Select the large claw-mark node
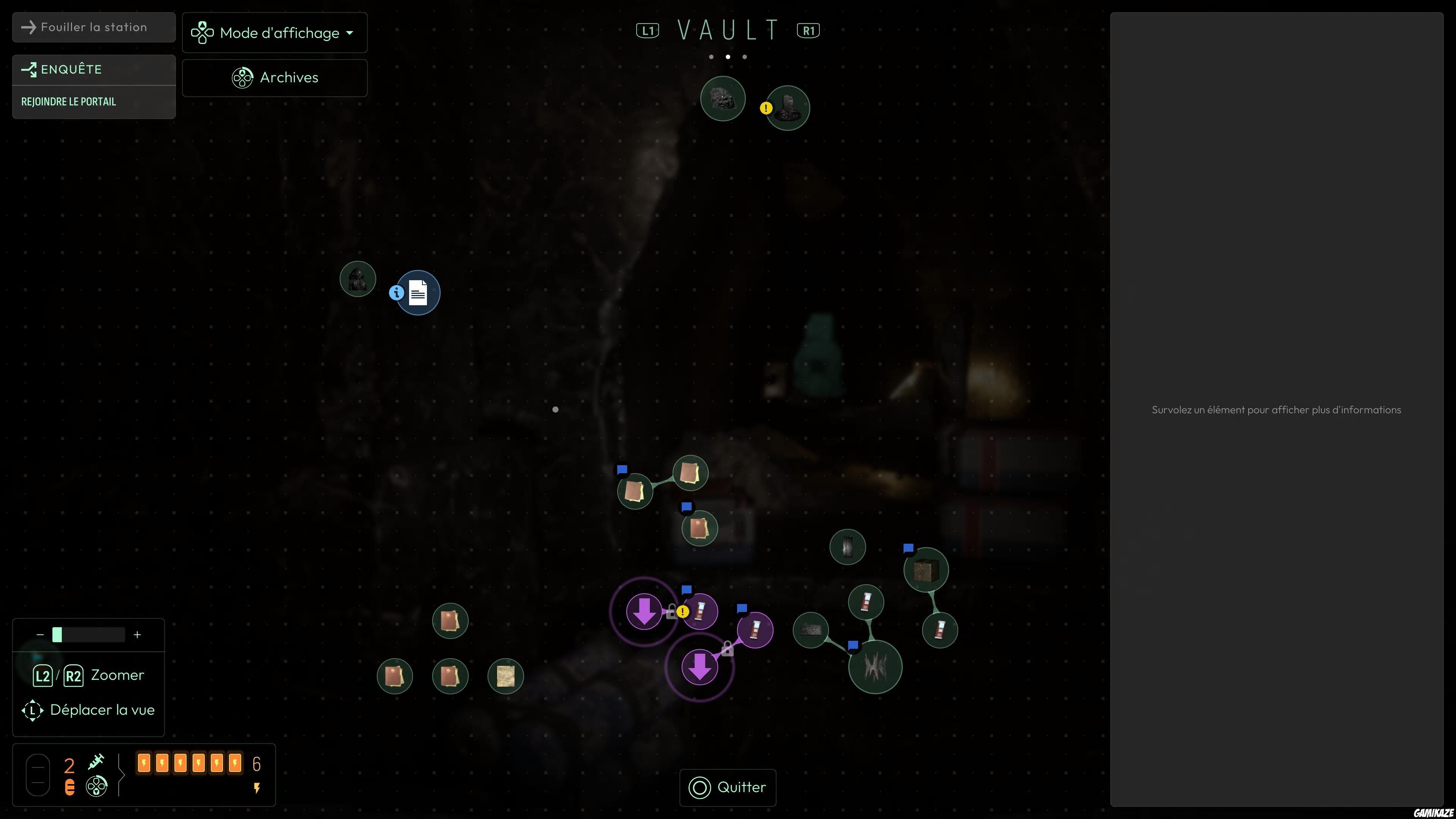1456x819 pixels. [875, 667]
